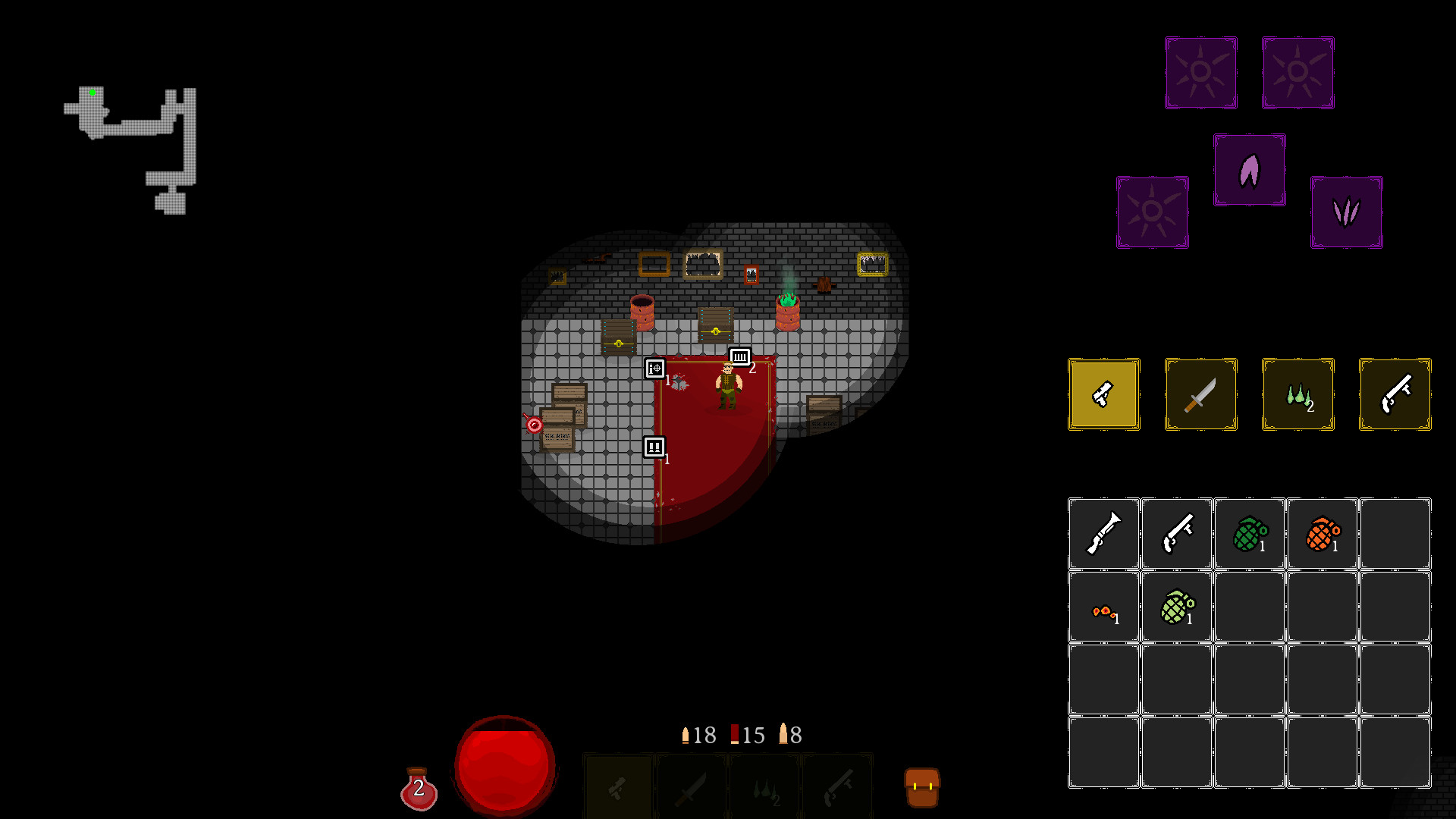Image resolution: width=1456 pixels, height=819 pixels.
Task: Click the red health orb
Action: click(504, 765)
